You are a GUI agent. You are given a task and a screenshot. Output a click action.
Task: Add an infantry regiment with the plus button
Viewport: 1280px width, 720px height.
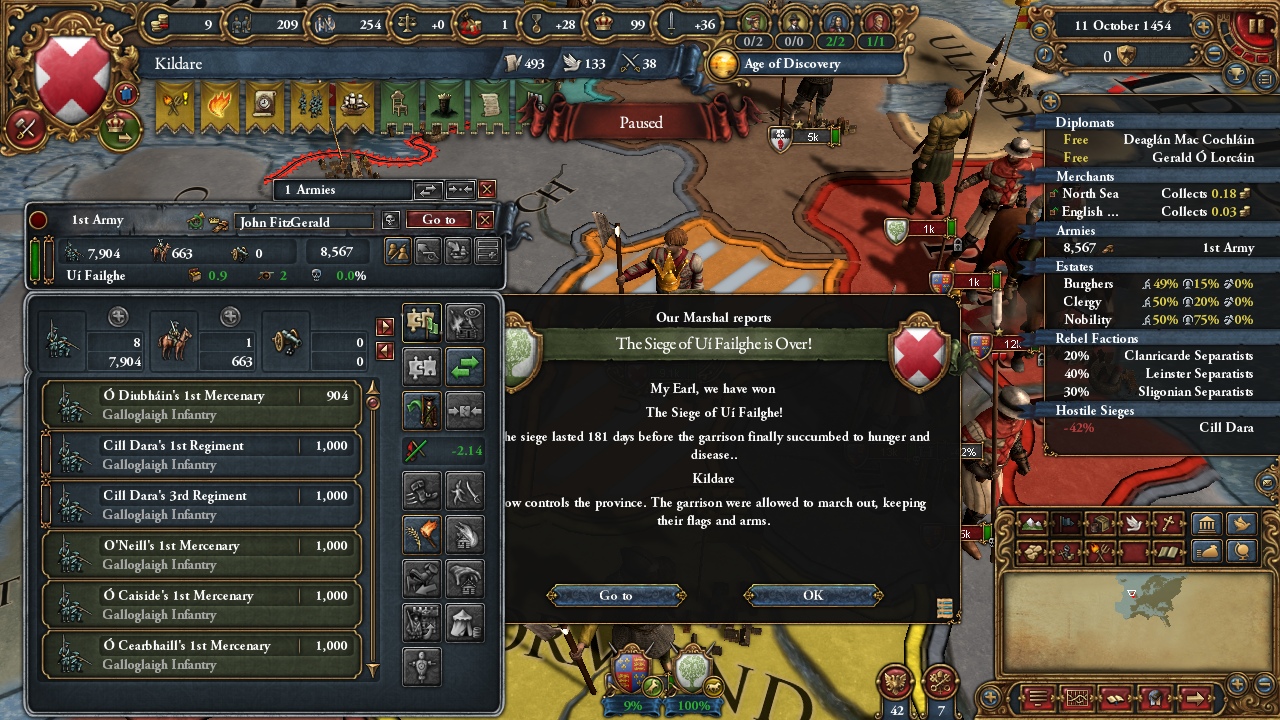coord(118,317)
